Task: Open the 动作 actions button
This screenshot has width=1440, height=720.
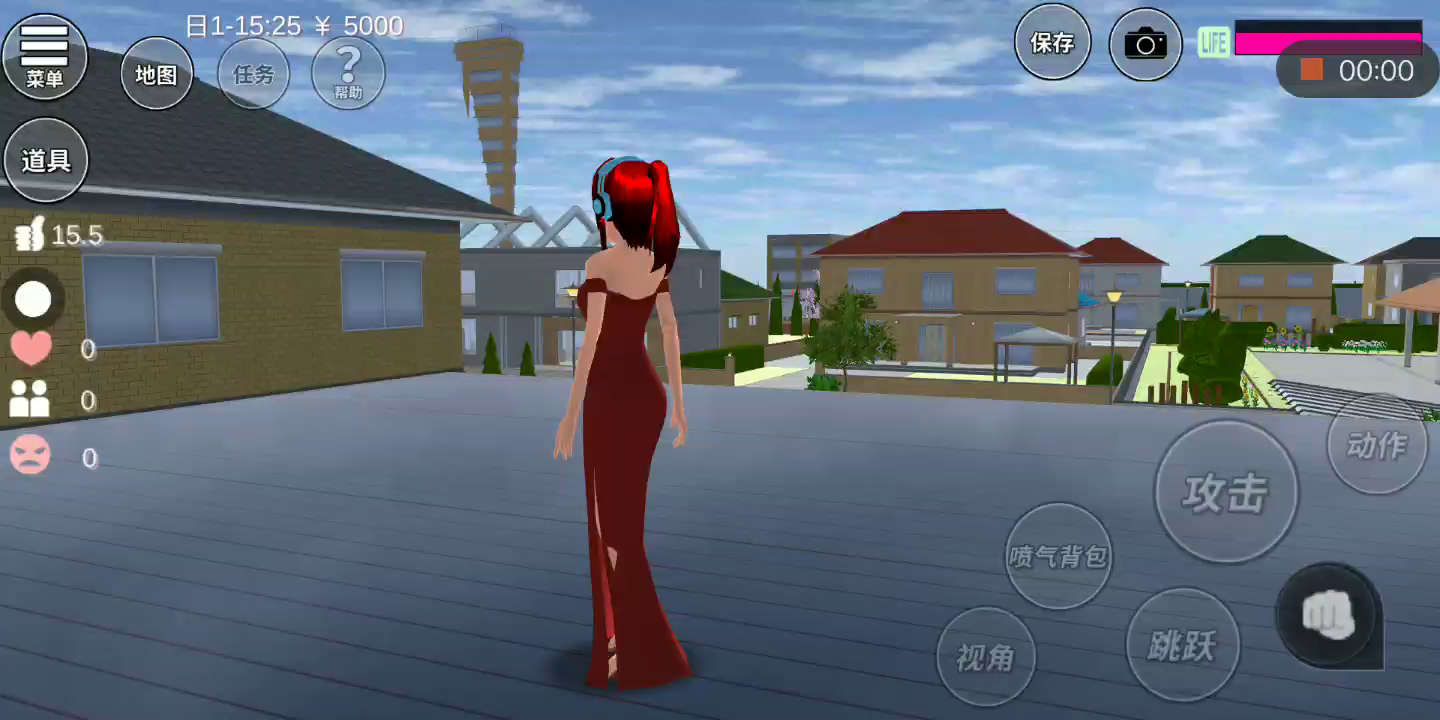Action: [x=1377, y=444]
